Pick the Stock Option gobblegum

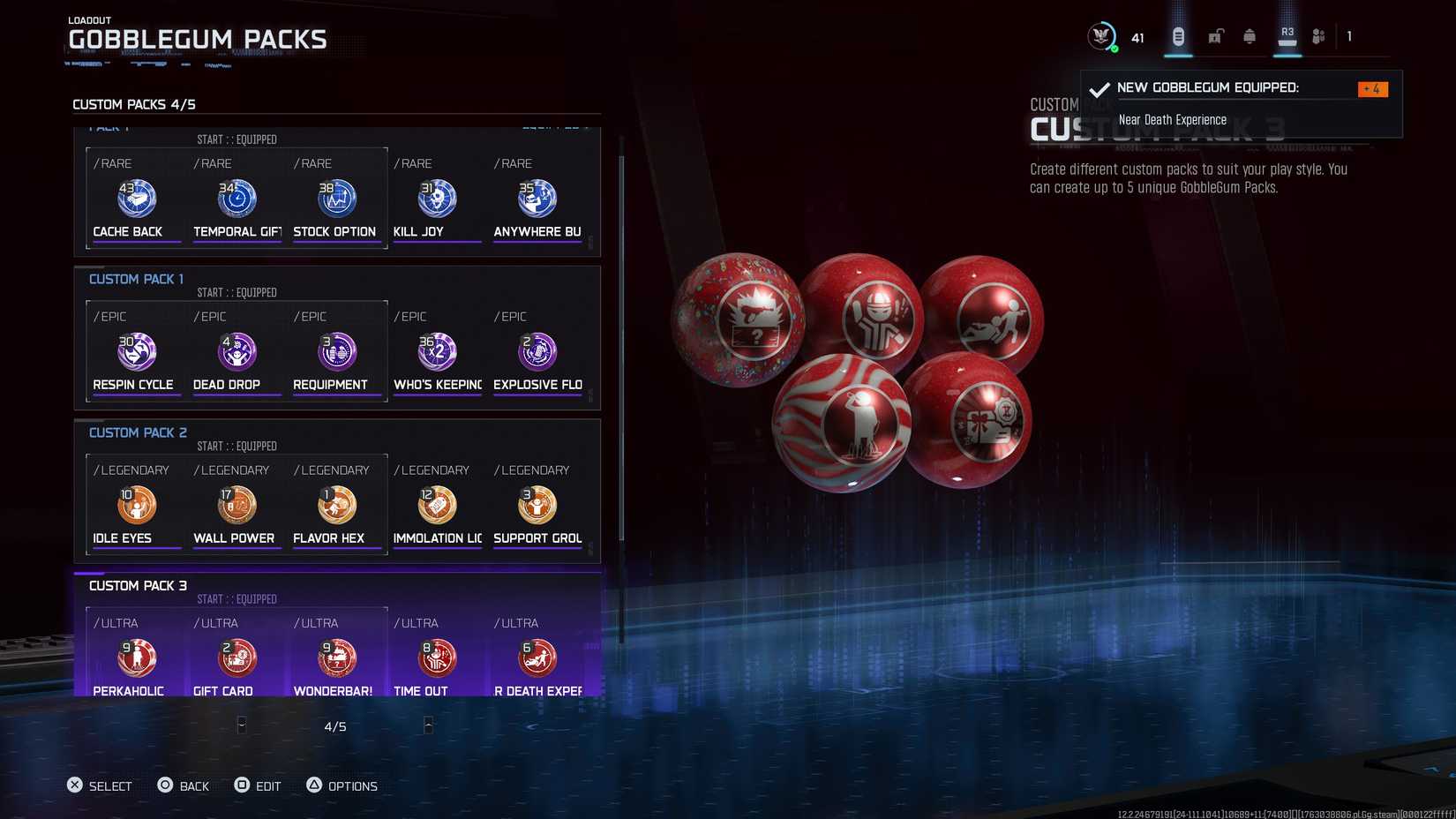336,199
